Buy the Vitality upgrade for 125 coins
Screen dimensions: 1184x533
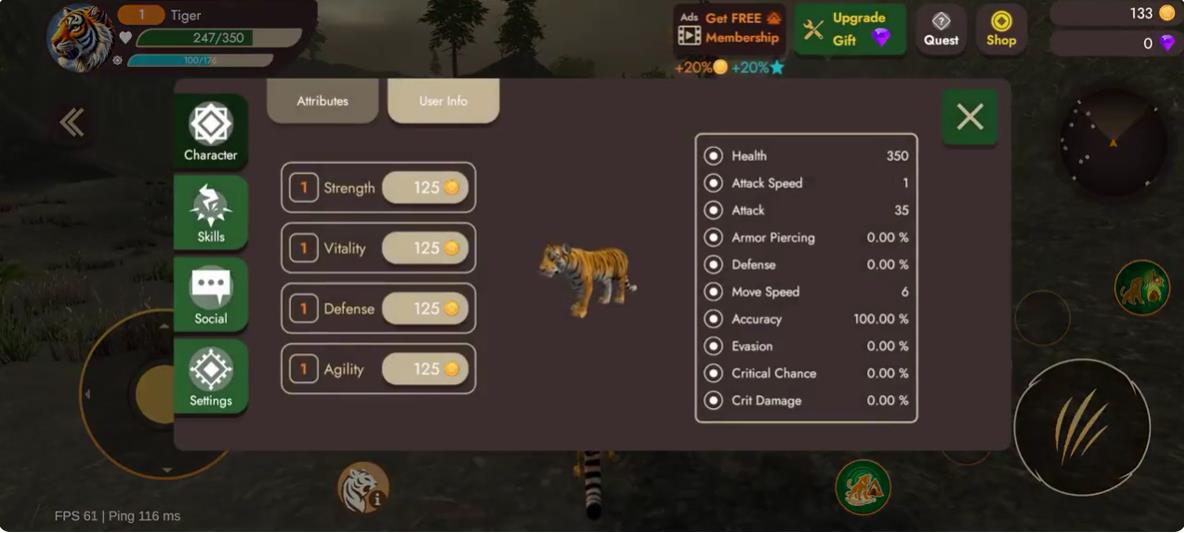pyautogui.click(x=425, y=248)
